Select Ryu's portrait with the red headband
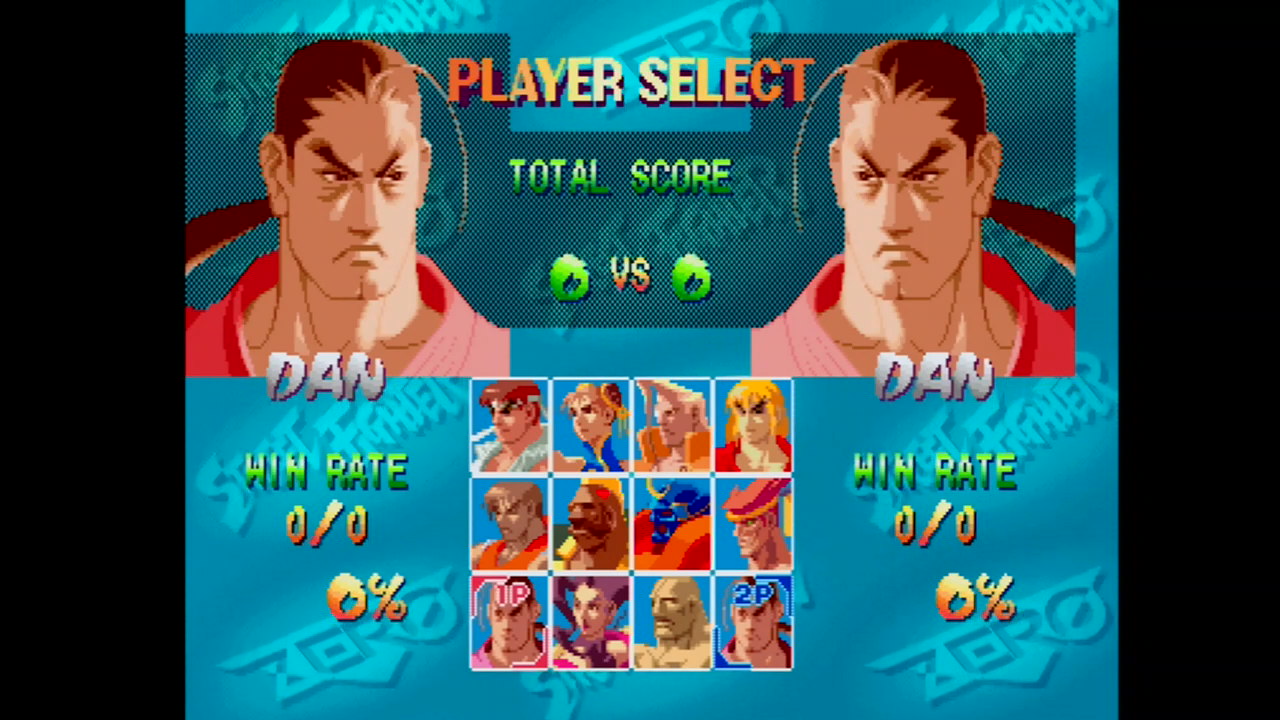Image resolution: width=1280 pixels, height=720 pixels. click(509, 425)
